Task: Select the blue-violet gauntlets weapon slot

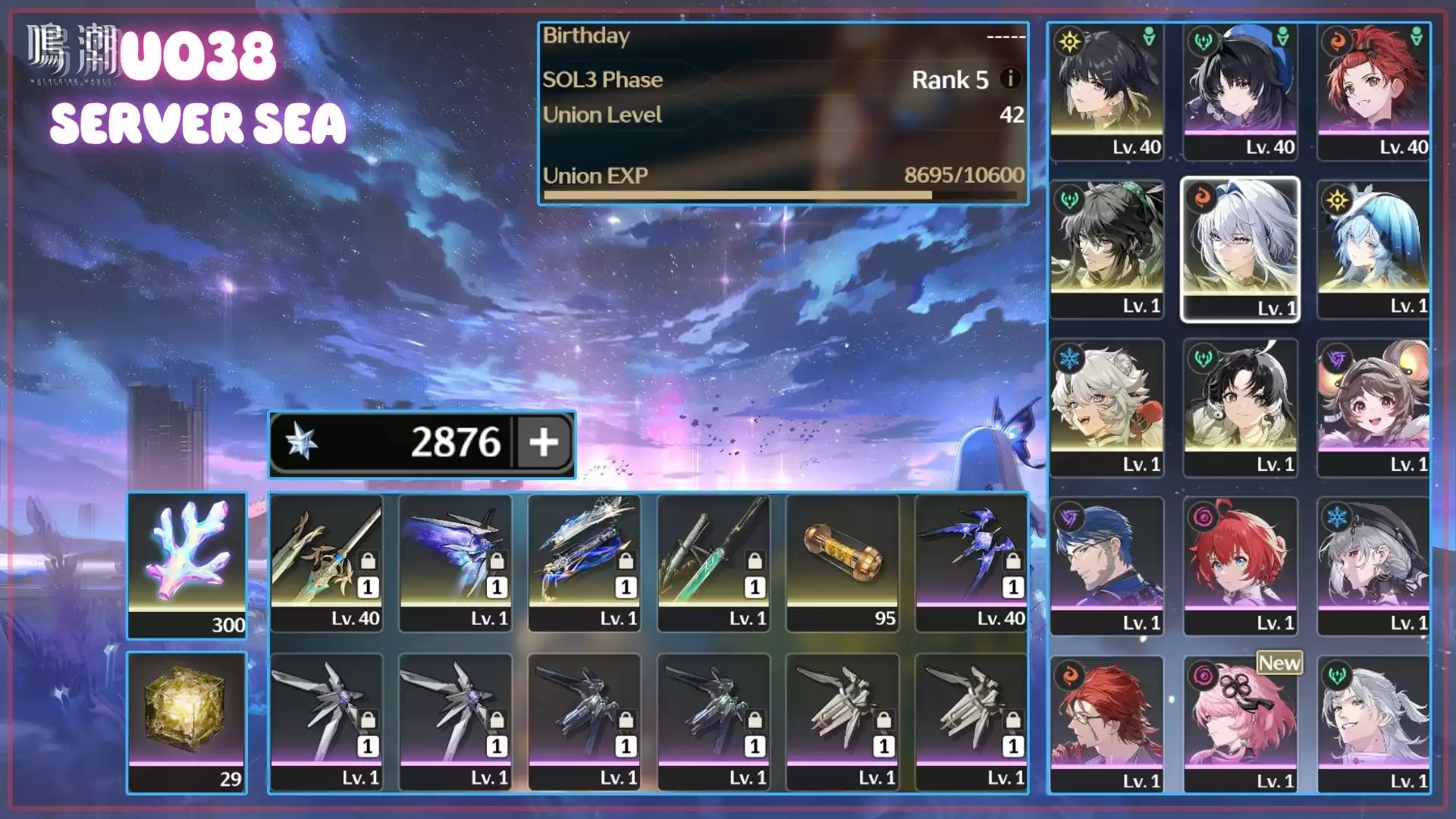Action: [456, 563]
